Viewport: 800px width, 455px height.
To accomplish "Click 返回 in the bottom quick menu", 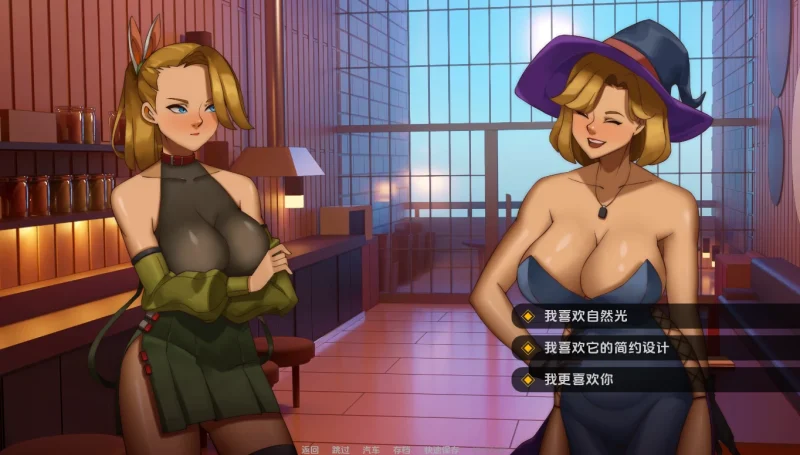I will pyautogui.click(x=309, y=449).
